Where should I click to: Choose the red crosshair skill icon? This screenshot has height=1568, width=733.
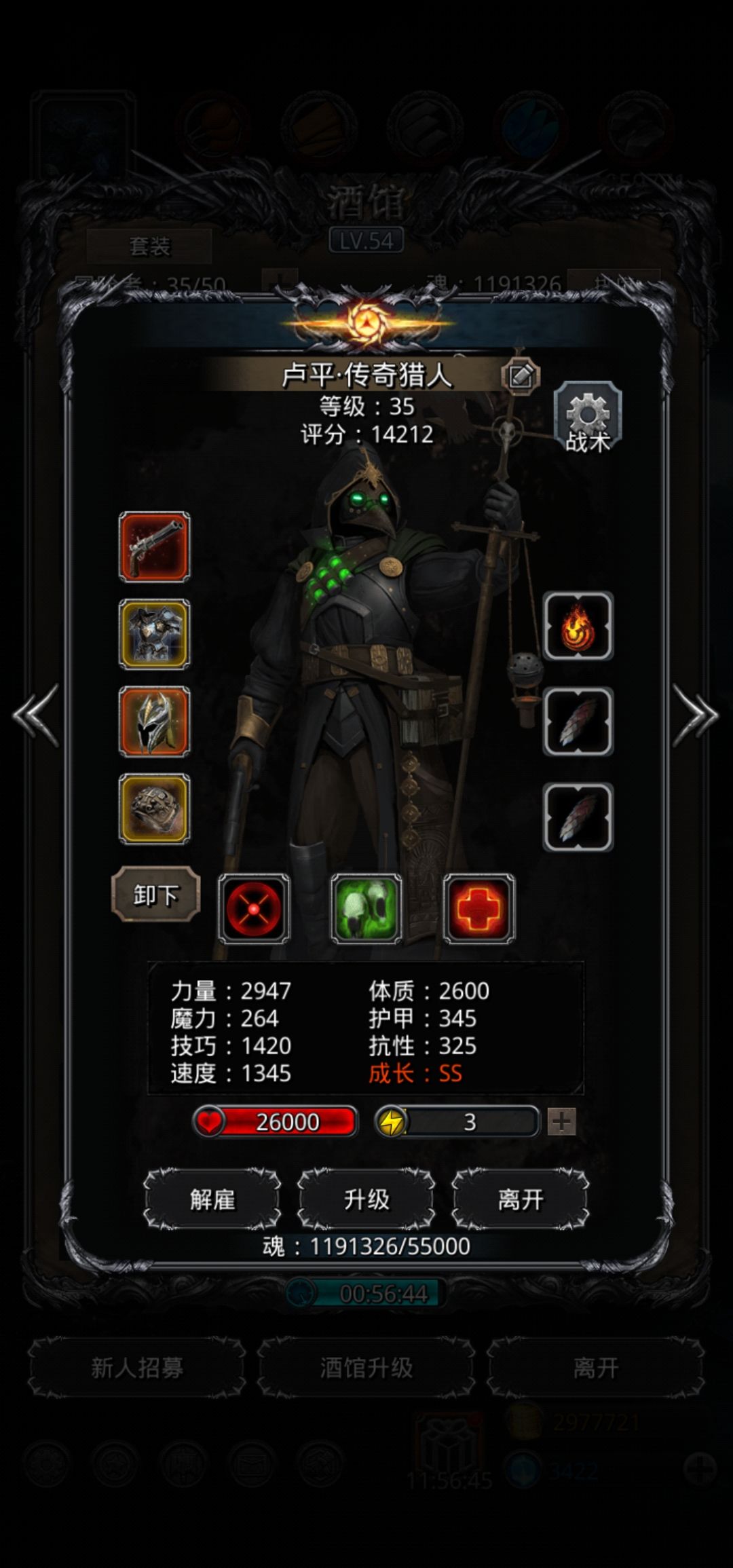pos(254,909)
